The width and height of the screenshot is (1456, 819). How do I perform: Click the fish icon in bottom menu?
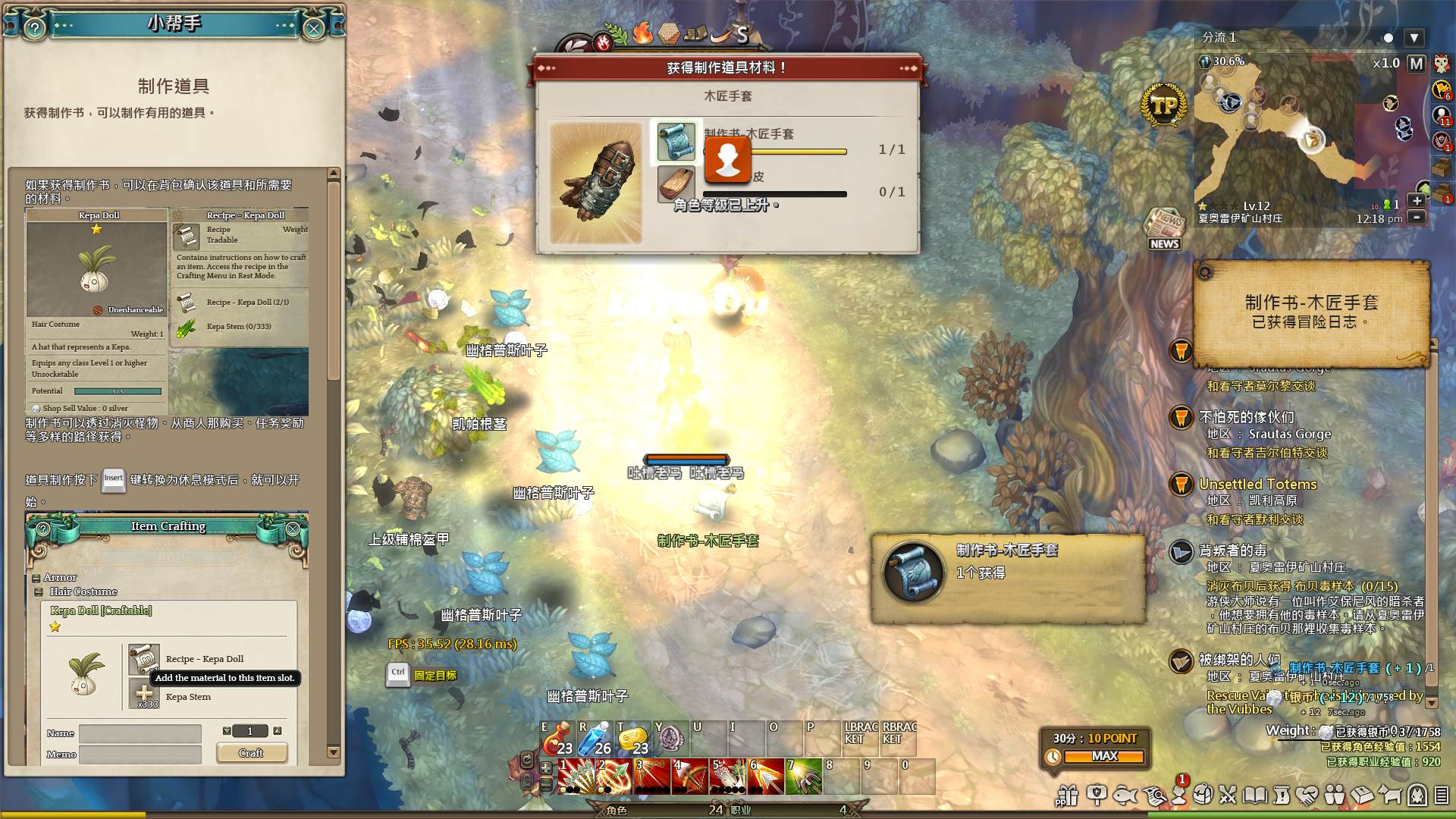(1125, 795)
